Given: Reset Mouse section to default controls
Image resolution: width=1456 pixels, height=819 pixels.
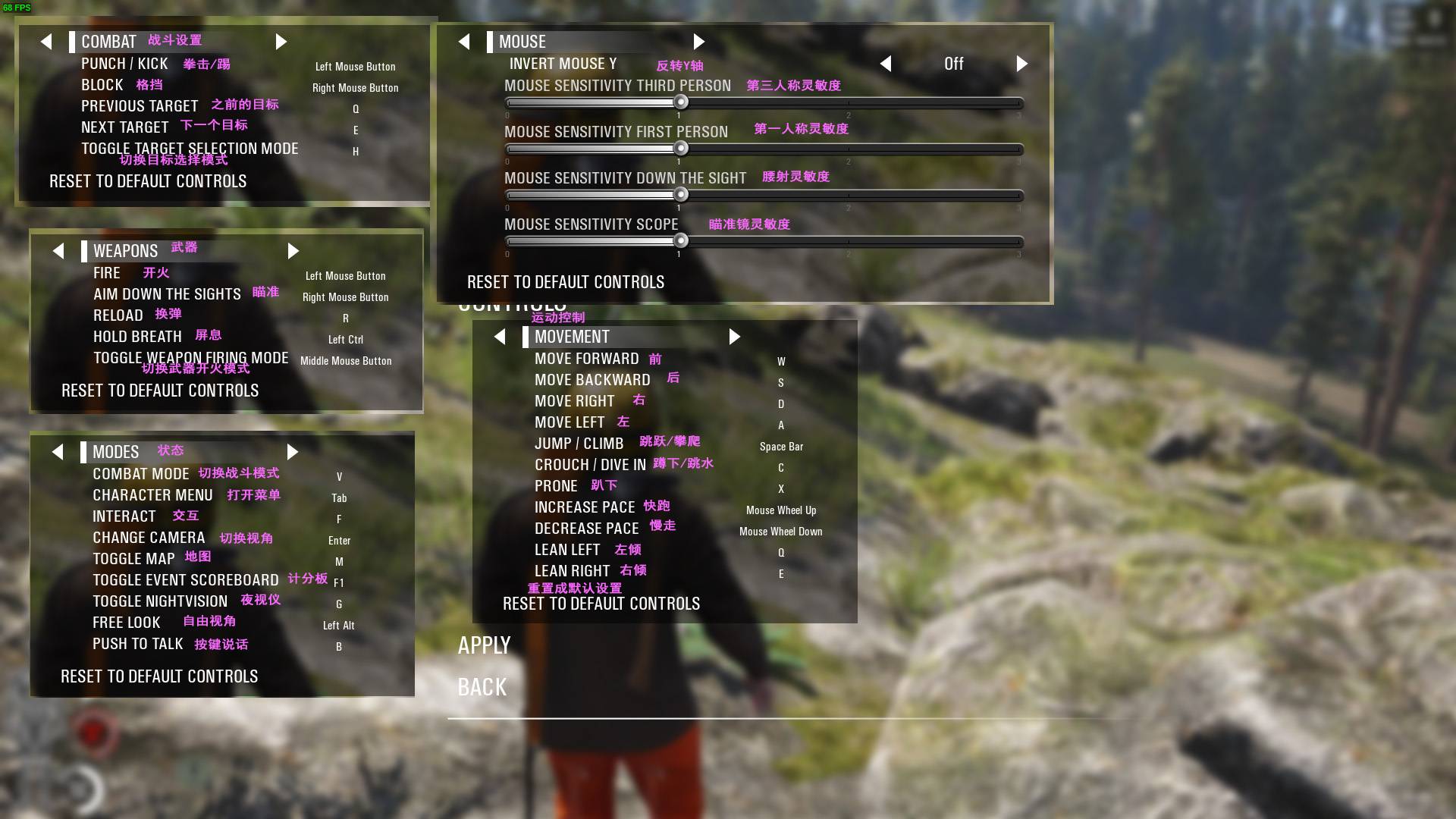Looking at the screenshot, I should click(x=565, y=282).
